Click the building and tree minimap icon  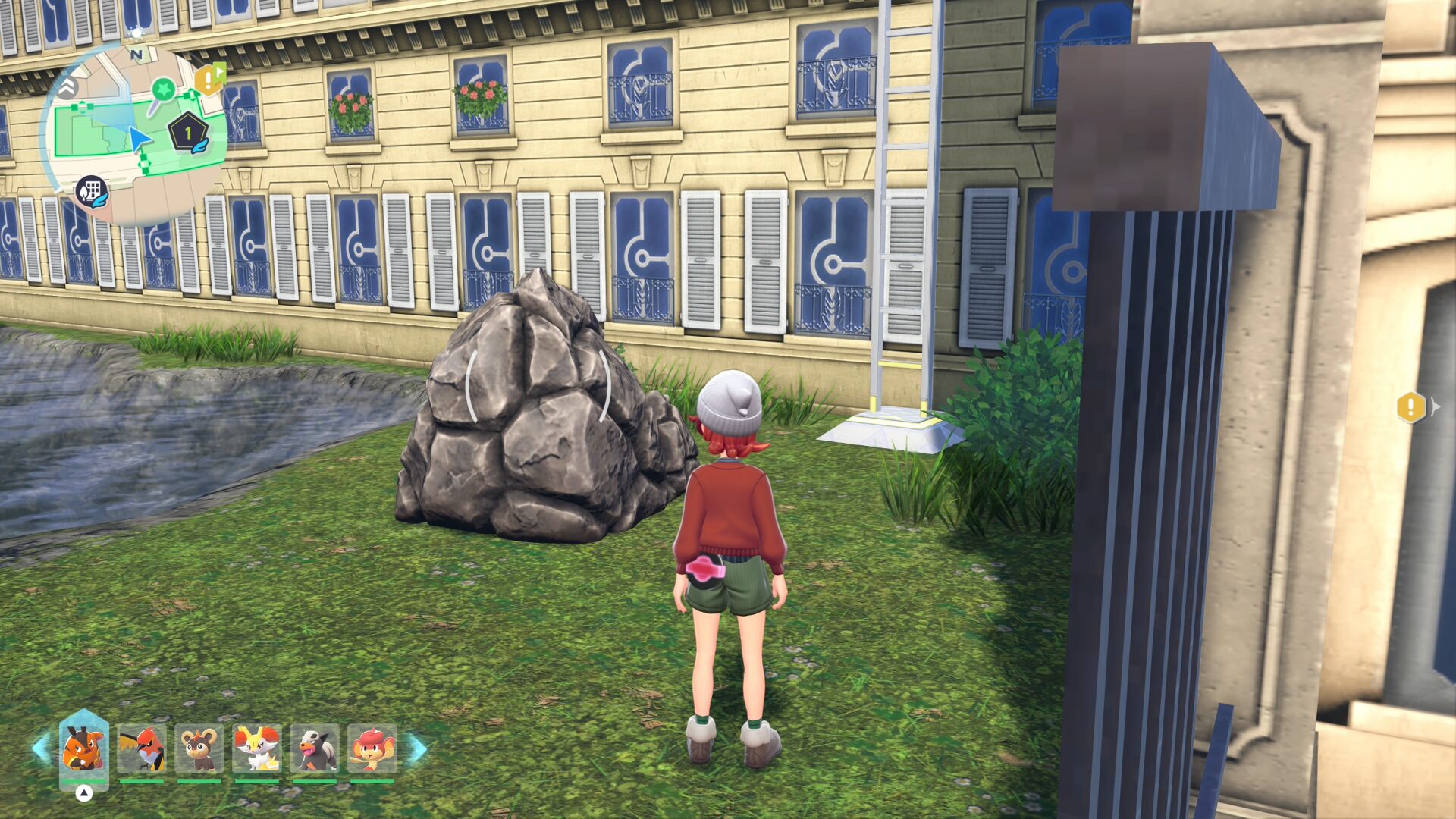click(x=91, y=191)
